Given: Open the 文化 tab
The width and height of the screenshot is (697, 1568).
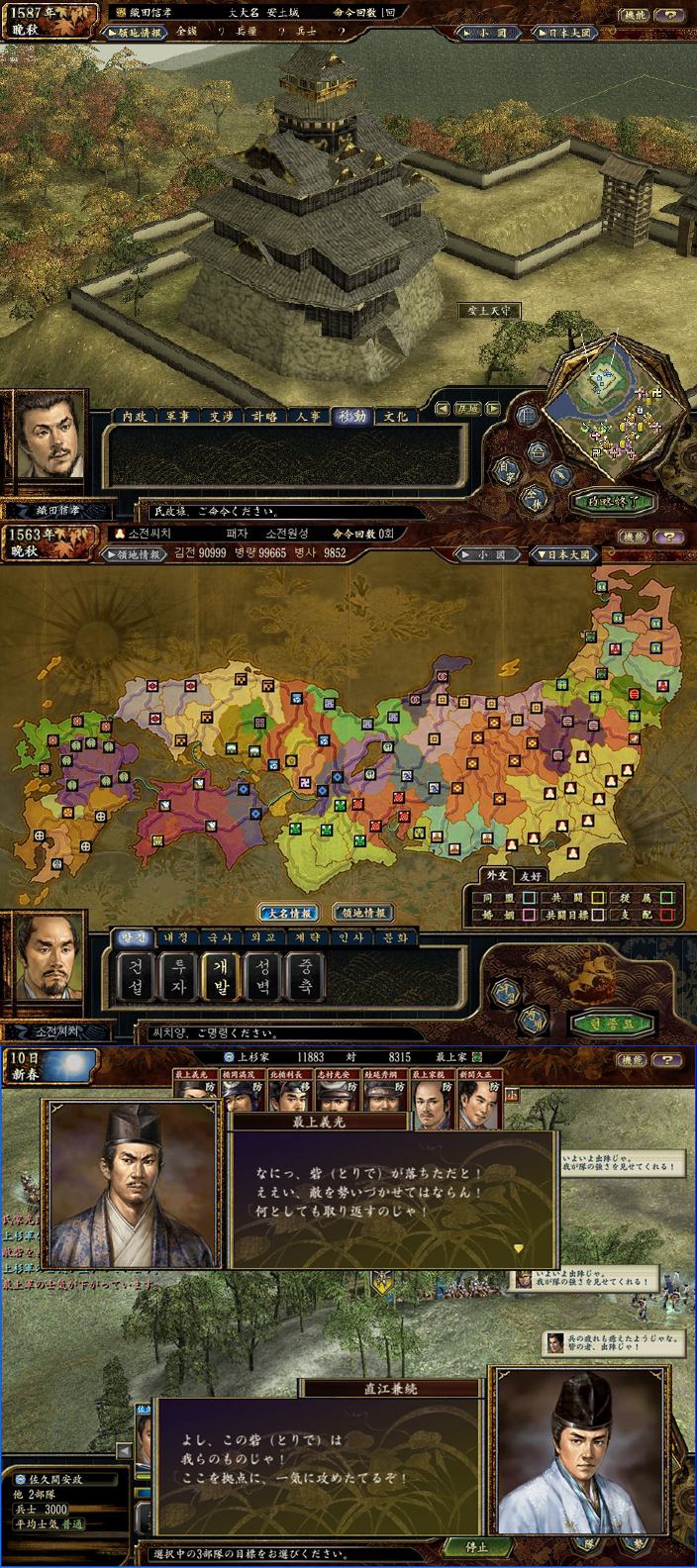Looking at the screenshot, I should point(394,417).
